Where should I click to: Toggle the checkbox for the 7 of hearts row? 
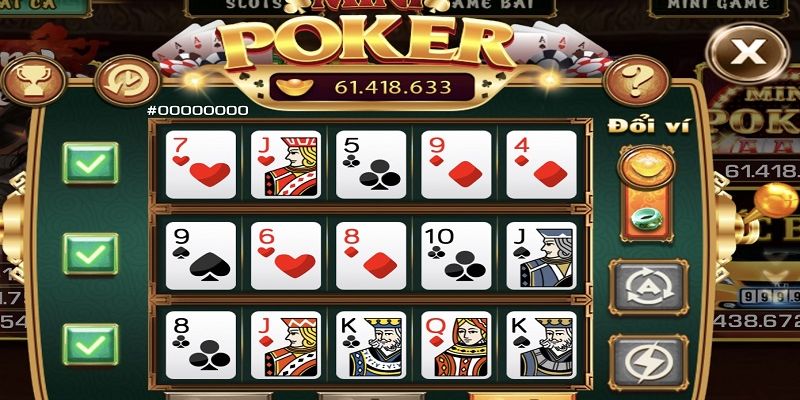[x=90, y=163]
